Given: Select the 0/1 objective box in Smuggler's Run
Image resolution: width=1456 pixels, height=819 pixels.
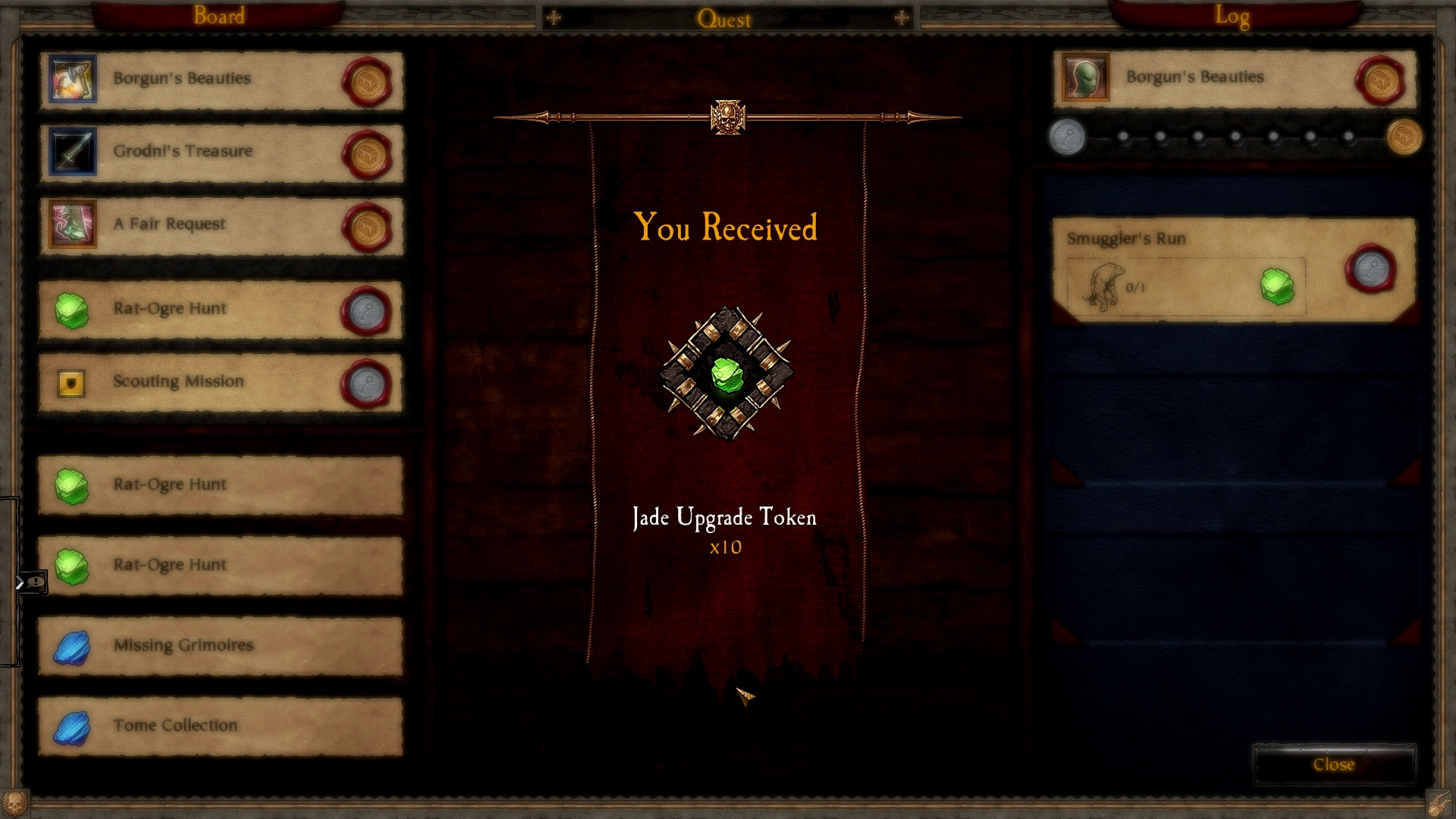Looking at the screenshot, I should (x=1183, y=287).
